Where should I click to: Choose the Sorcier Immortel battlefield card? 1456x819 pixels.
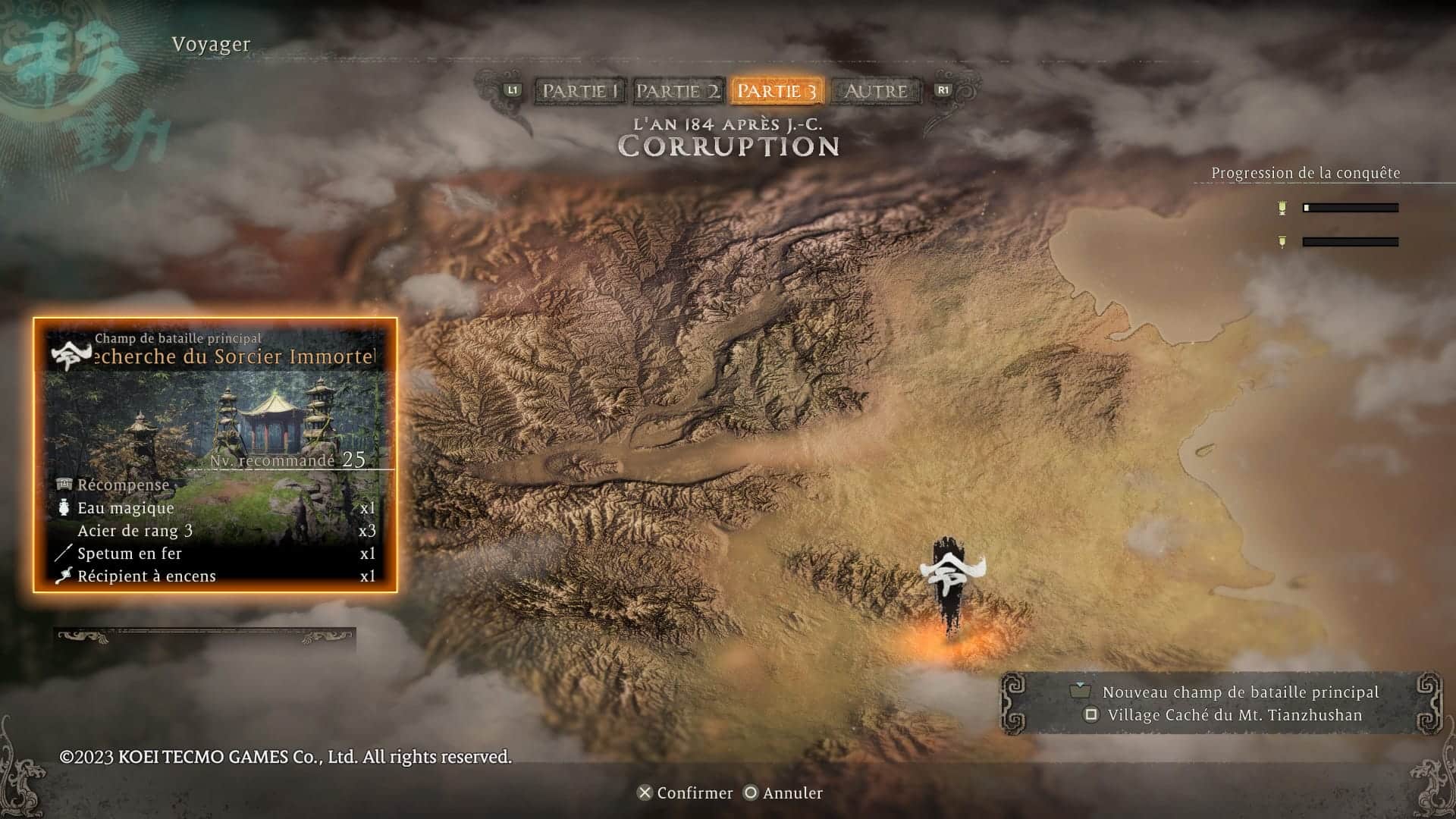[215, 454]
